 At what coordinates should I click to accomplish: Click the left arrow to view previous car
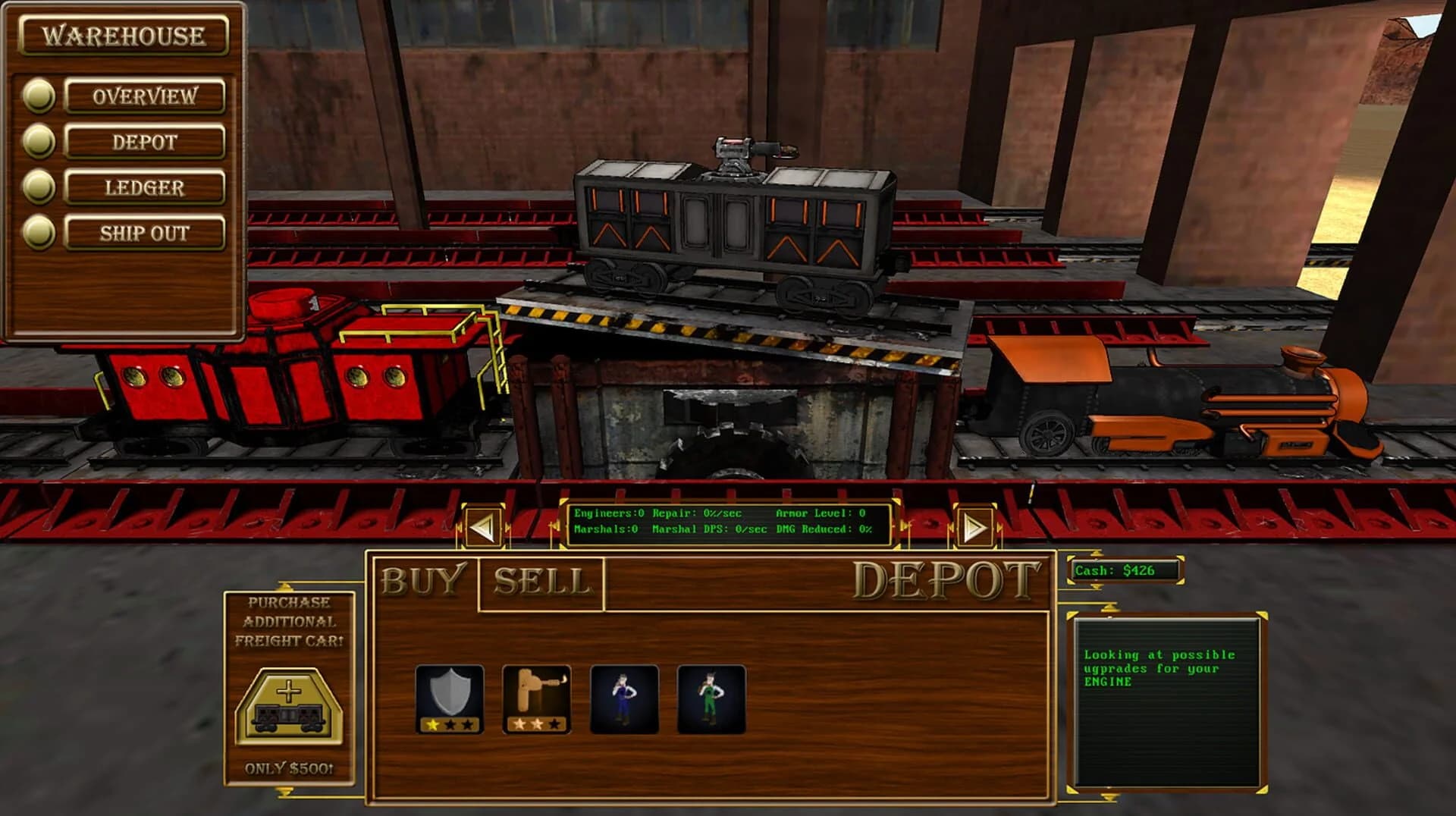pos(483,525)
